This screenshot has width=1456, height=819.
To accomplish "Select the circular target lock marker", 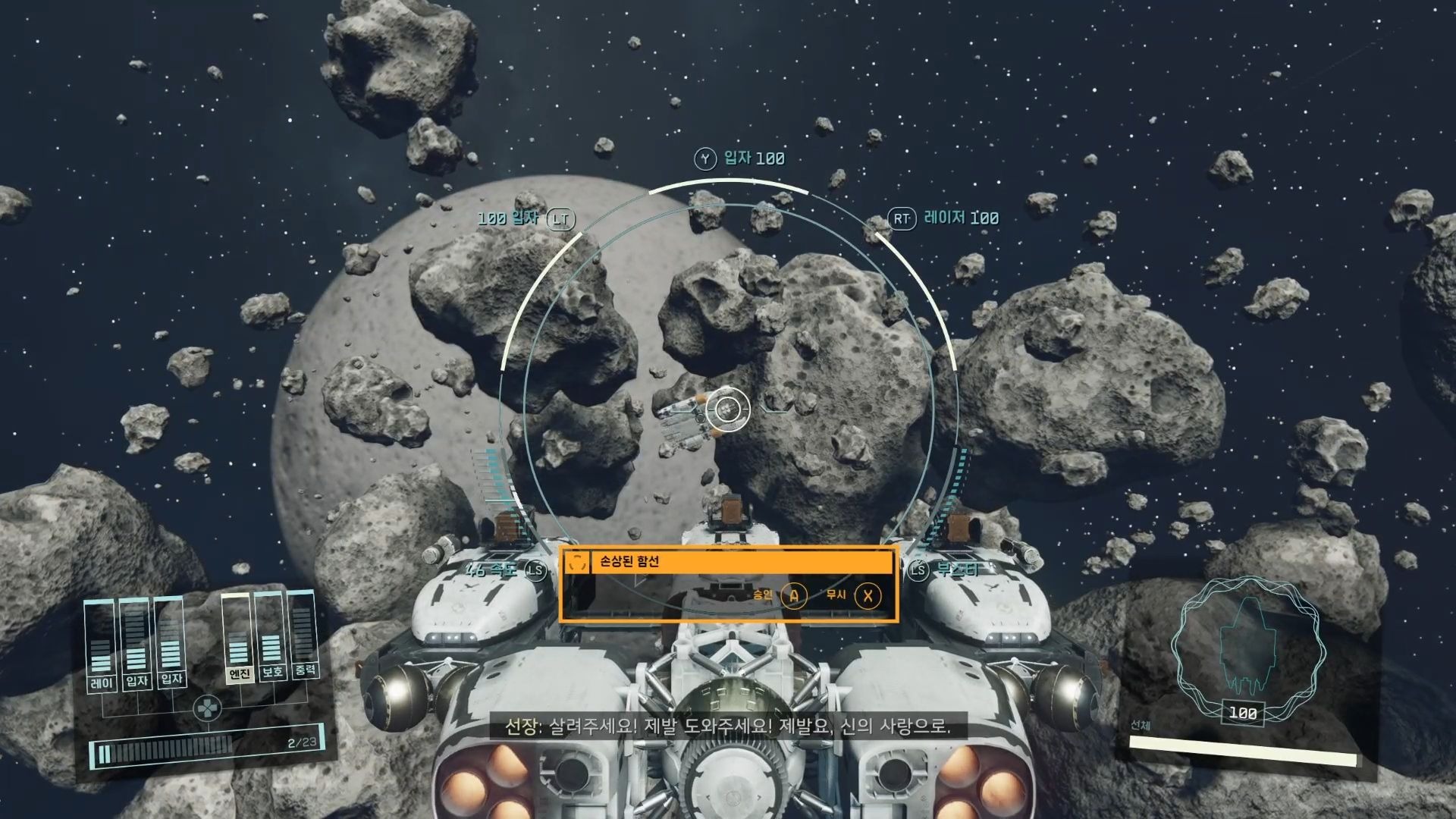I will 728,409.
